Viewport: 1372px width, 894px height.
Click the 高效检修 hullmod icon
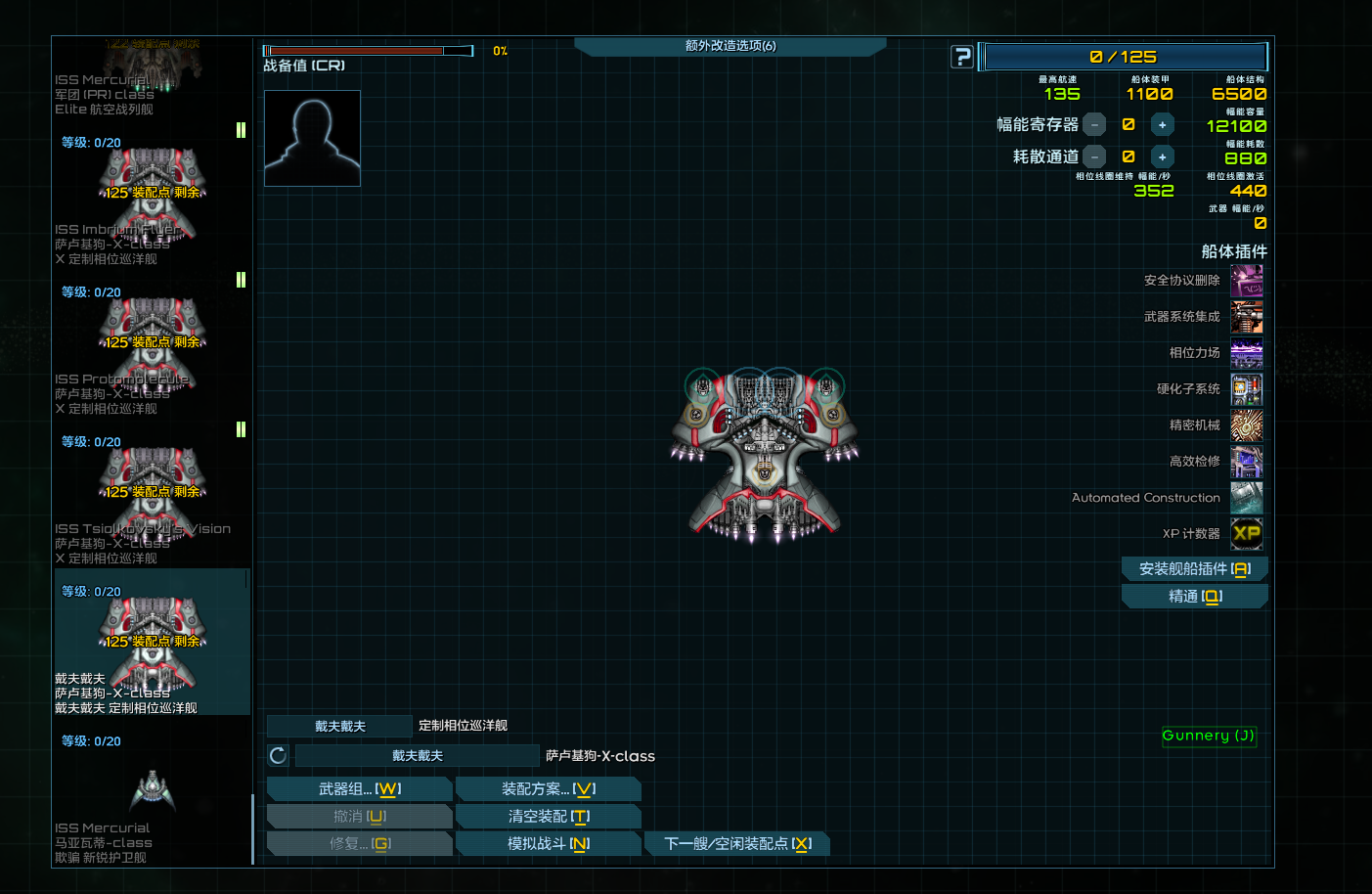(x=1247, y=462)
